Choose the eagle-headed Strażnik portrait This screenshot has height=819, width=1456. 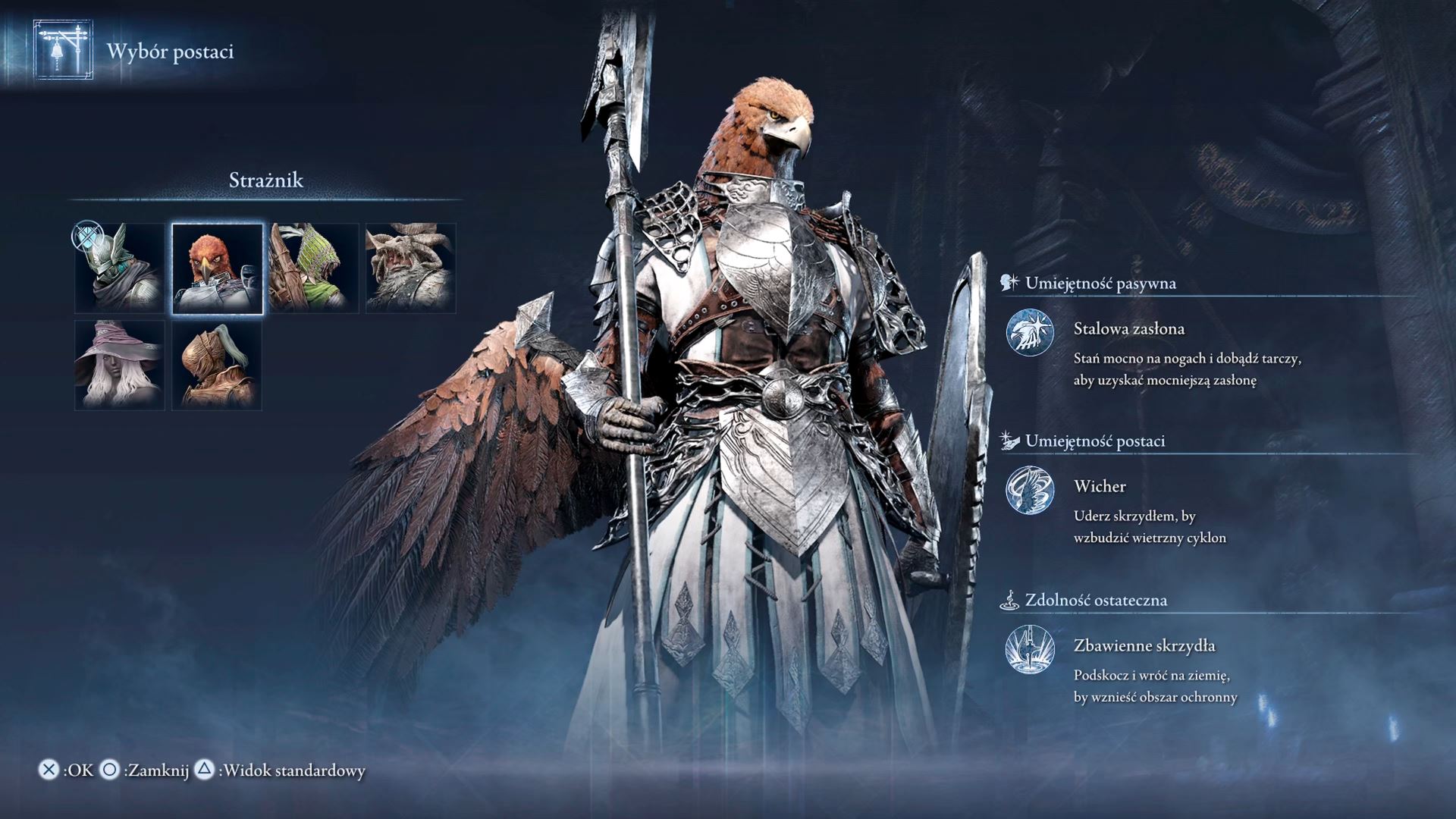pos(218,268)
